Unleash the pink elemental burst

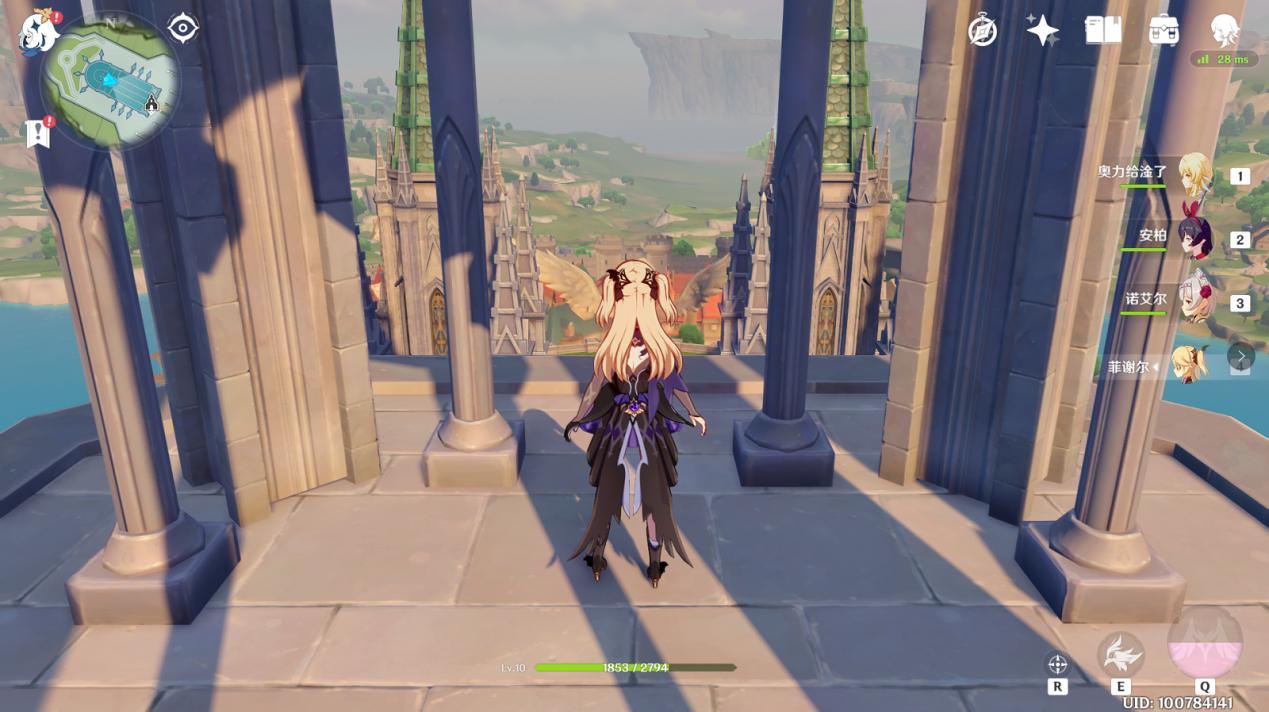(1204, 645)
